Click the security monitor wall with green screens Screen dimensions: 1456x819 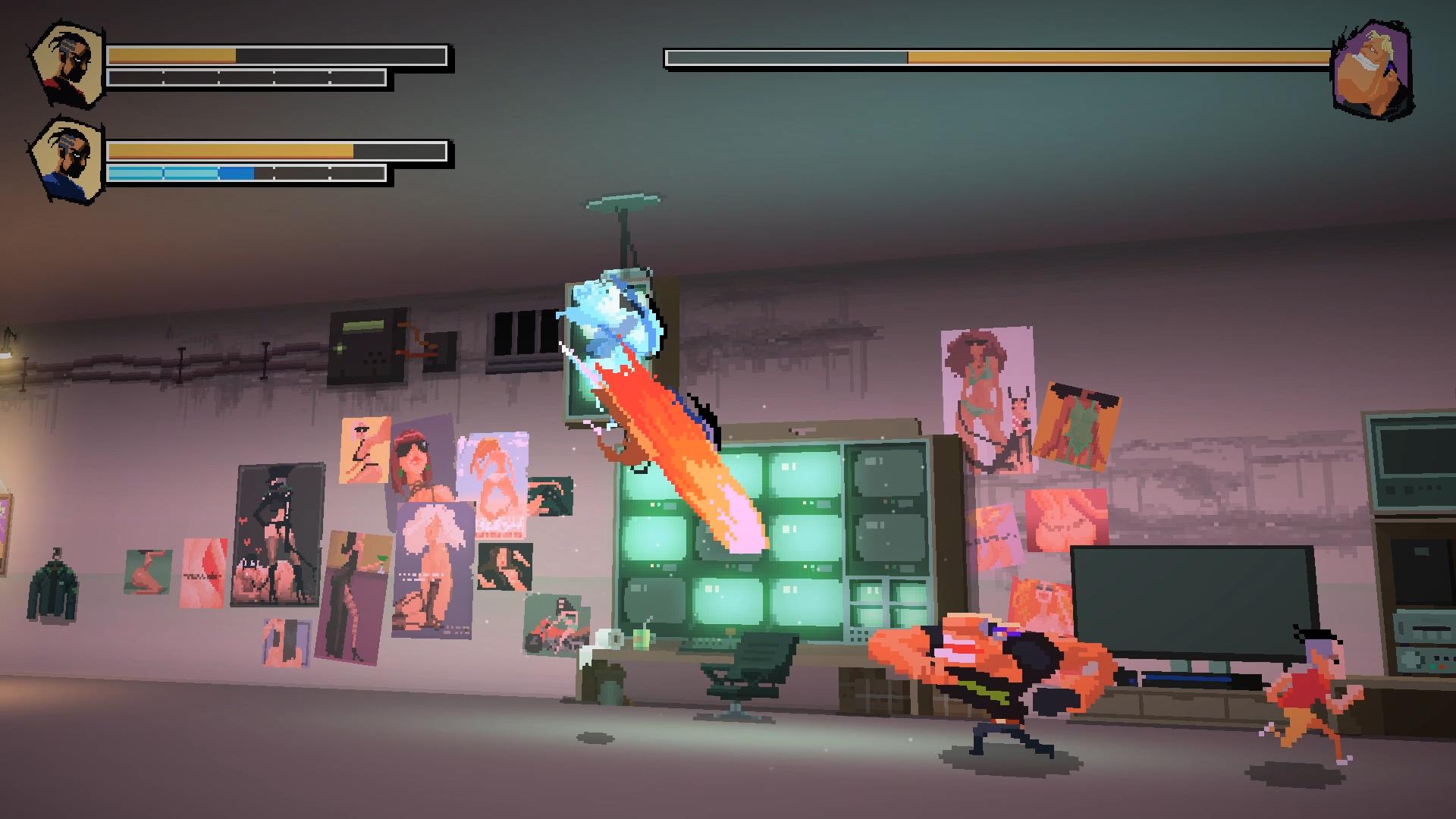766,531
